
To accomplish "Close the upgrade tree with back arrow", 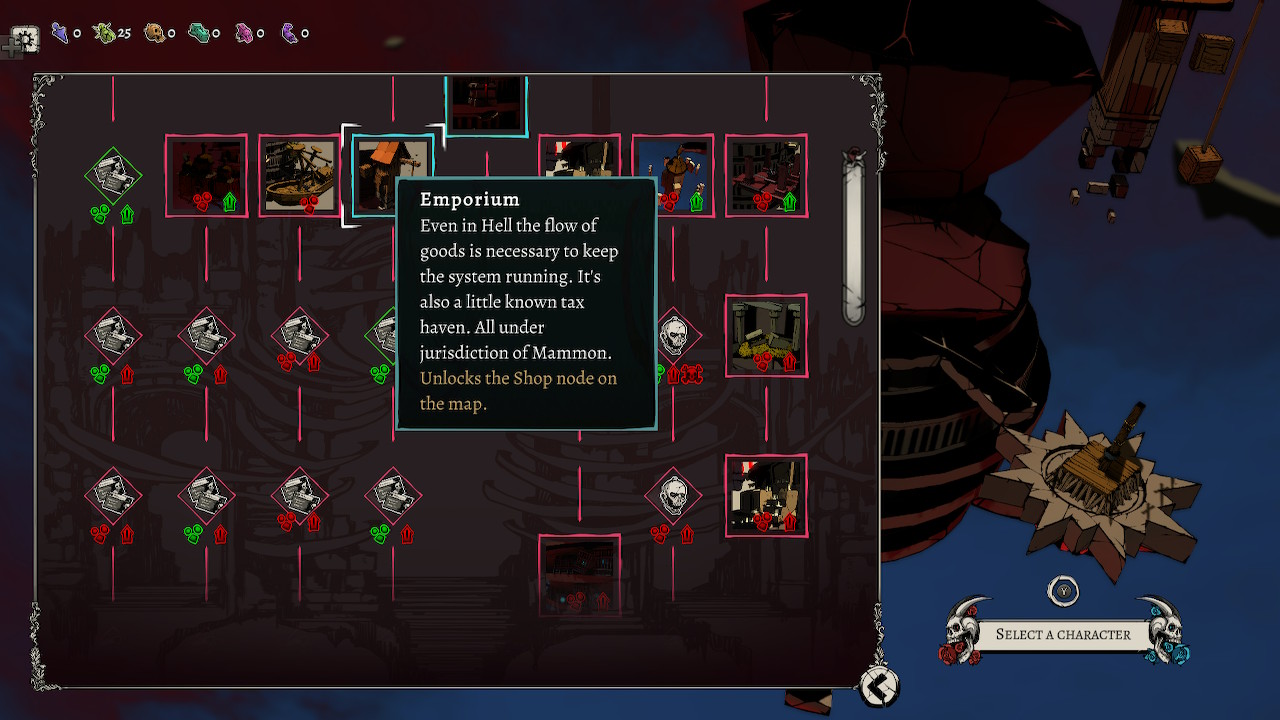I will tap(879, 686).
